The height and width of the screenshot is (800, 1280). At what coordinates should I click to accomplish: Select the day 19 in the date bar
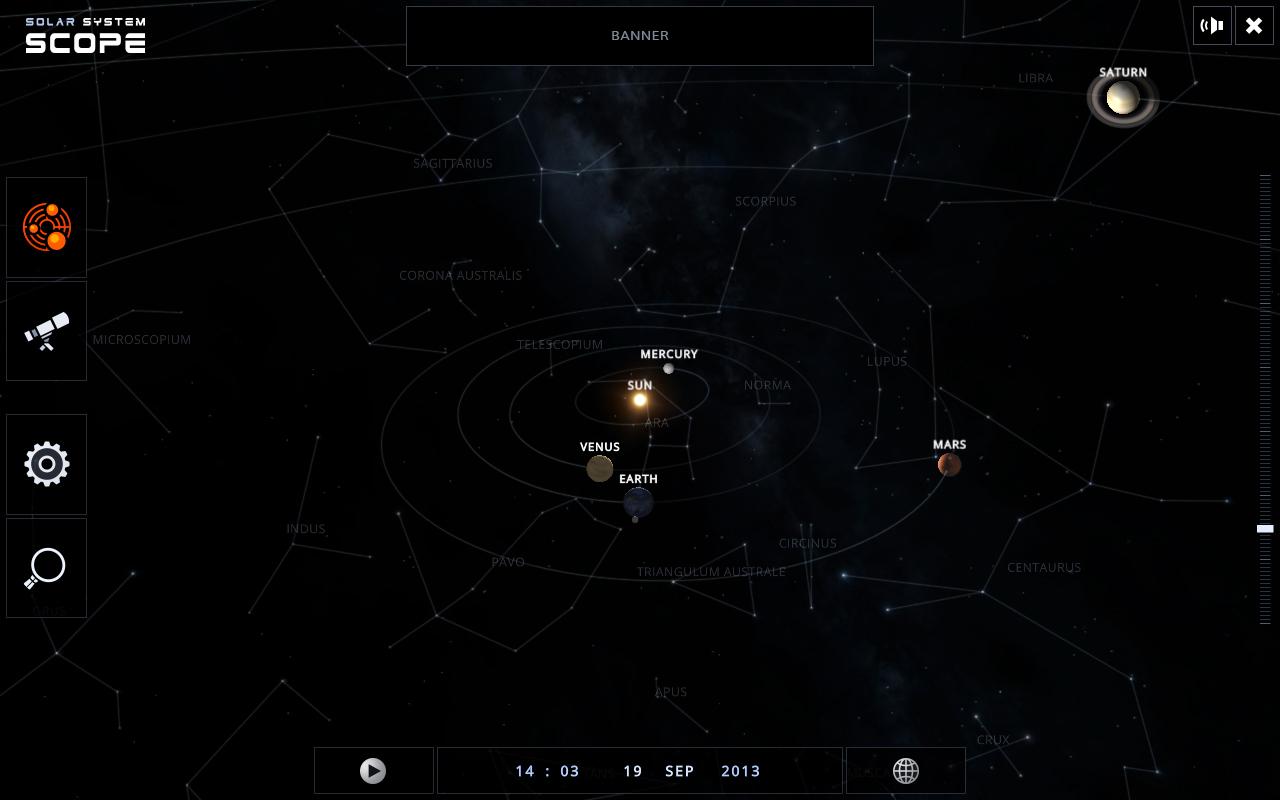click(633, 771)
